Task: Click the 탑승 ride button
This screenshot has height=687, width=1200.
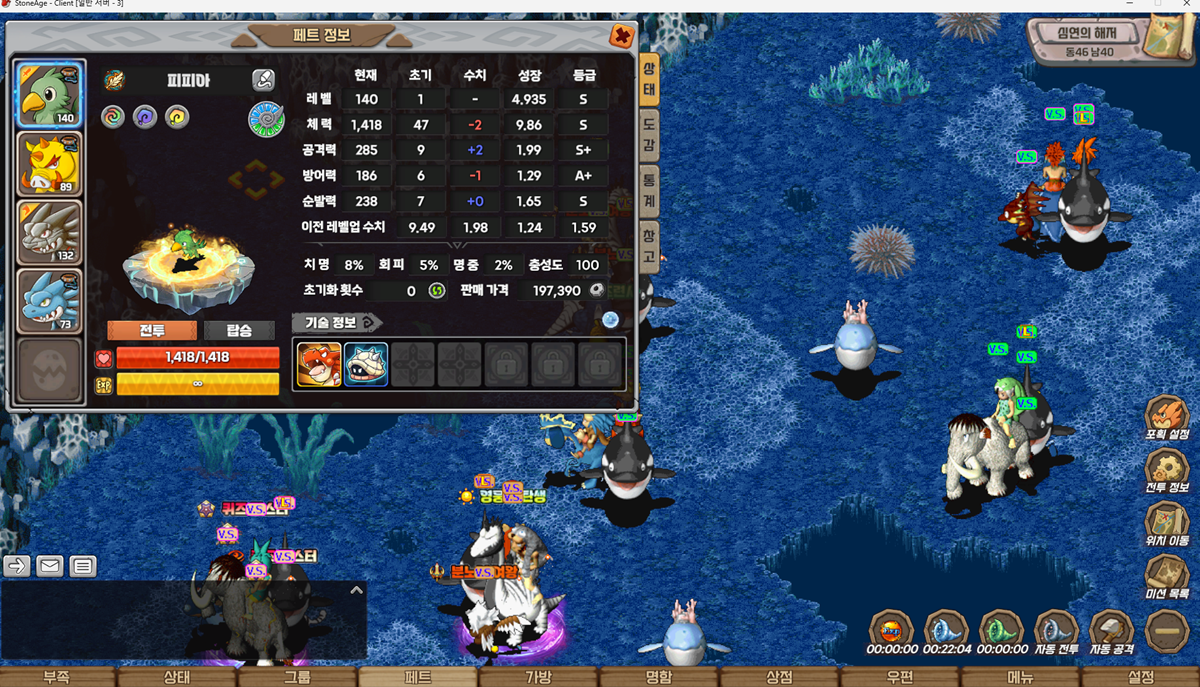Action: [240, 331]
